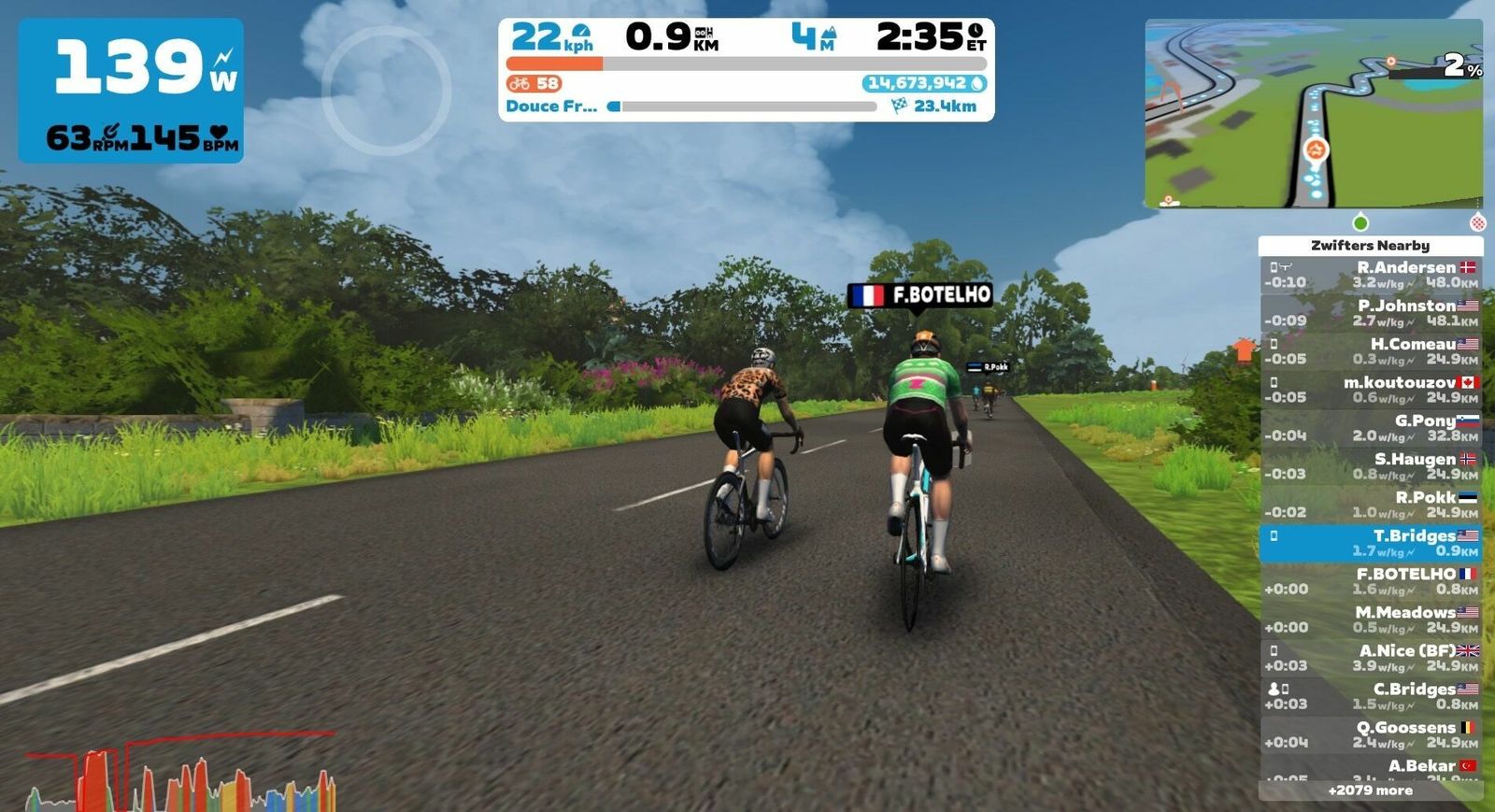Click the green dot below the minimap
Viewport: 1495px width, 812px height.
pyautogui.click(x=1360, y=222)
